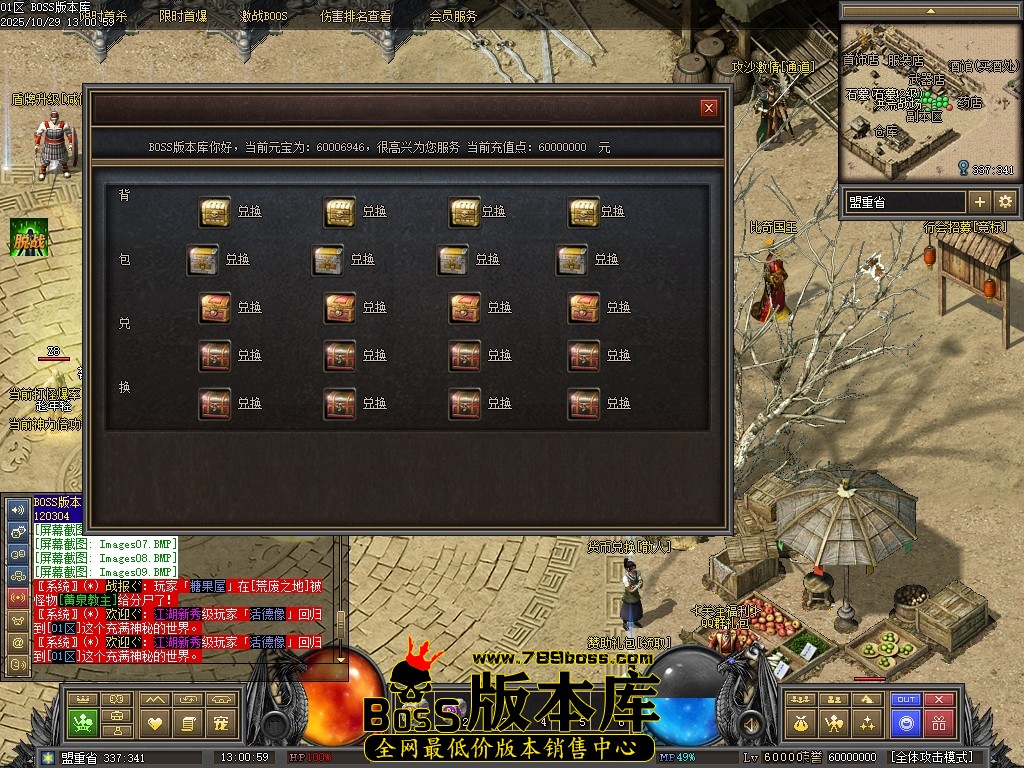
Task: Open the 激战BOOS top menu
Action: coord(264,16)
